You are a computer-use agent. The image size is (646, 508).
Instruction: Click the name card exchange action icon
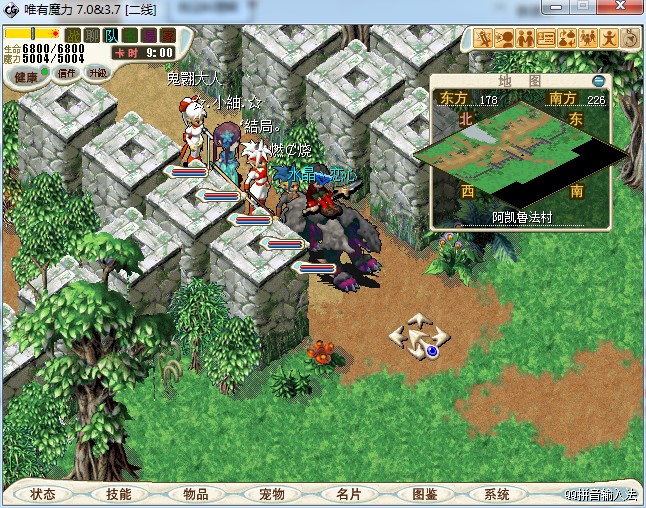click(546, 39)
